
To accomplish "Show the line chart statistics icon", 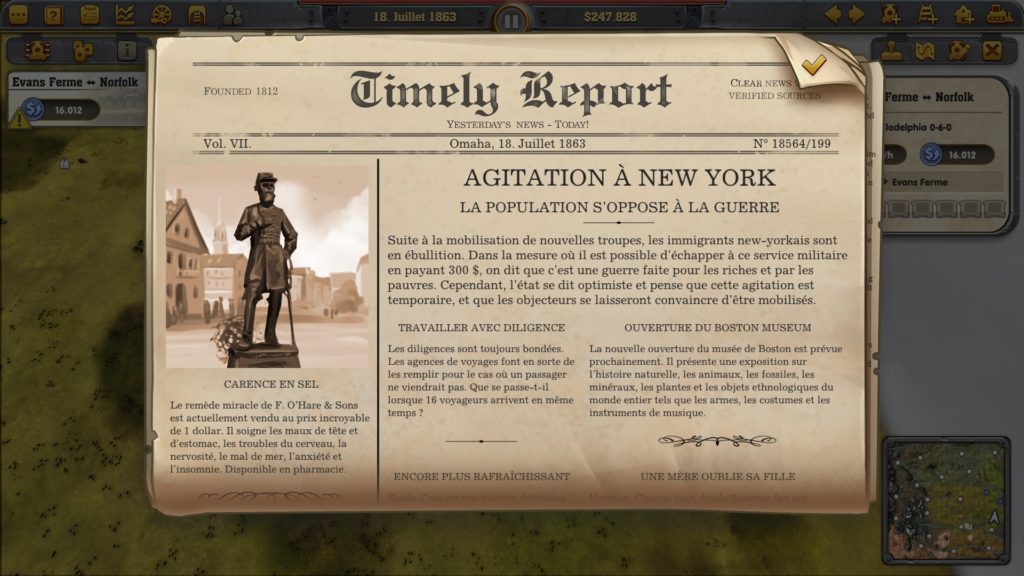I will coord(125,15).
